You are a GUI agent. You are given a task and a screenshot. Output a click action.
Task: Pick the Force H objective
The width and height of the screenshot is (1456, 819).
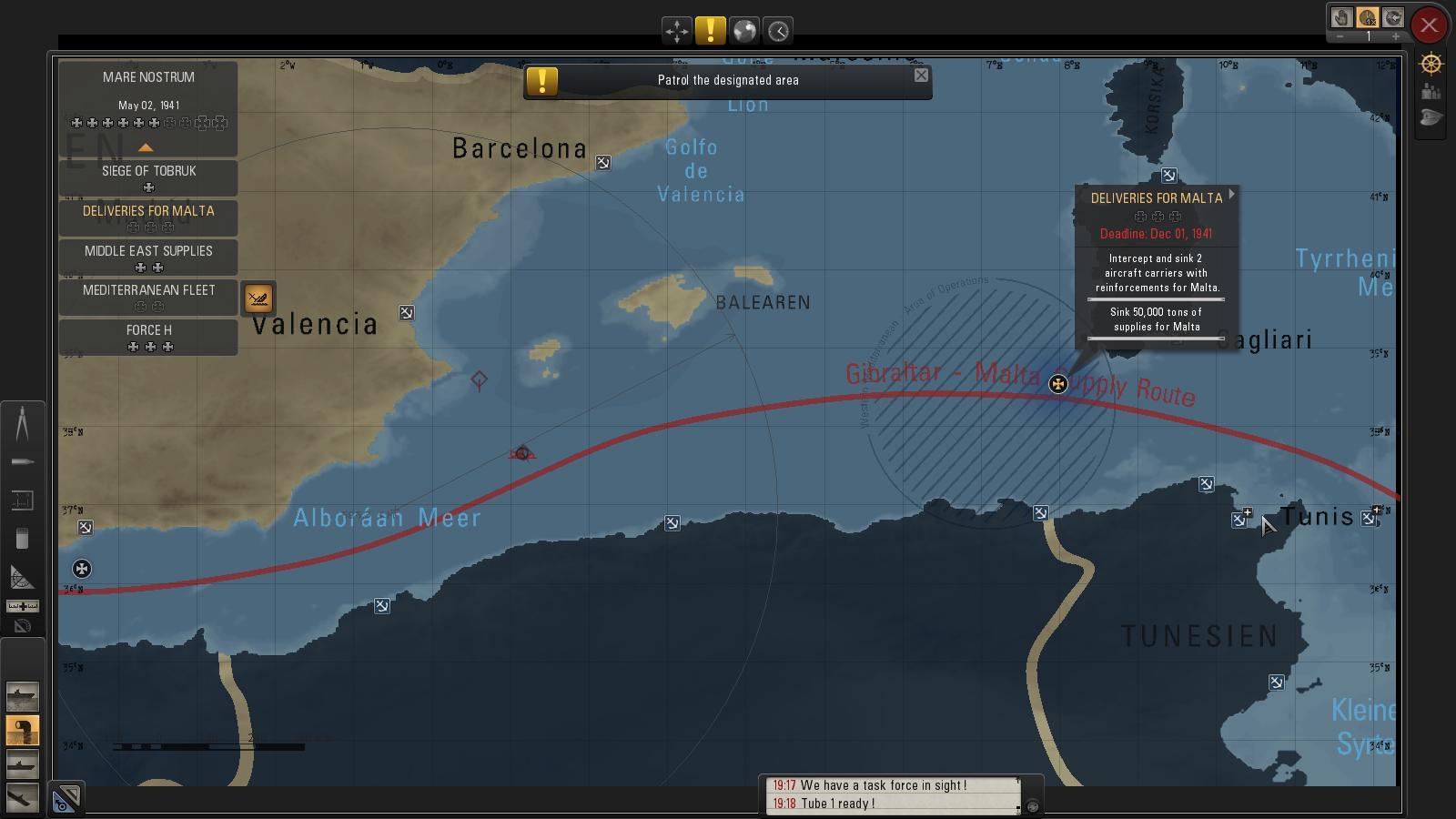click(x=148, y=336)
